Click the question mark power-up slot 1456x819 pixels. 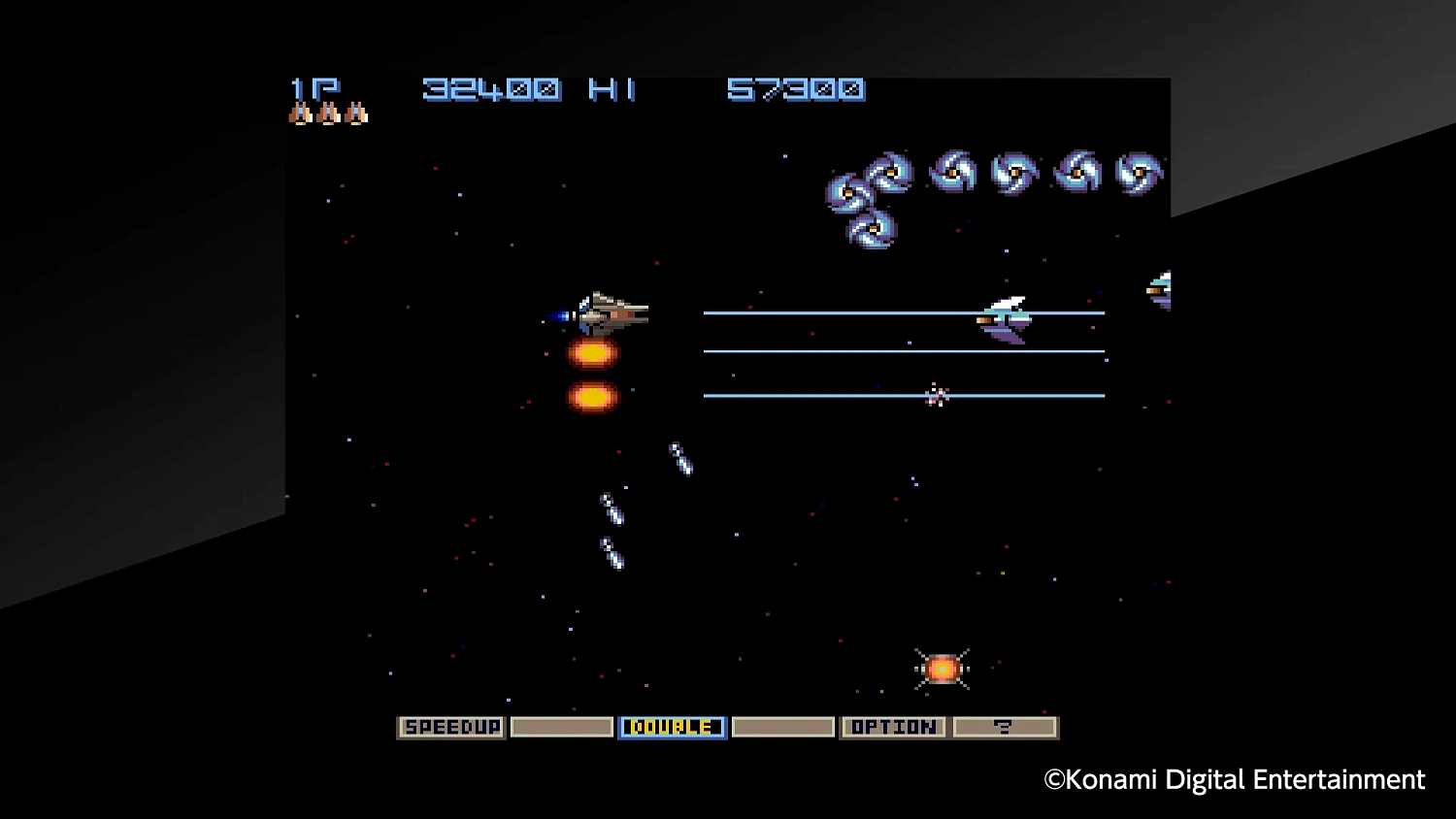click(1005, 727)
